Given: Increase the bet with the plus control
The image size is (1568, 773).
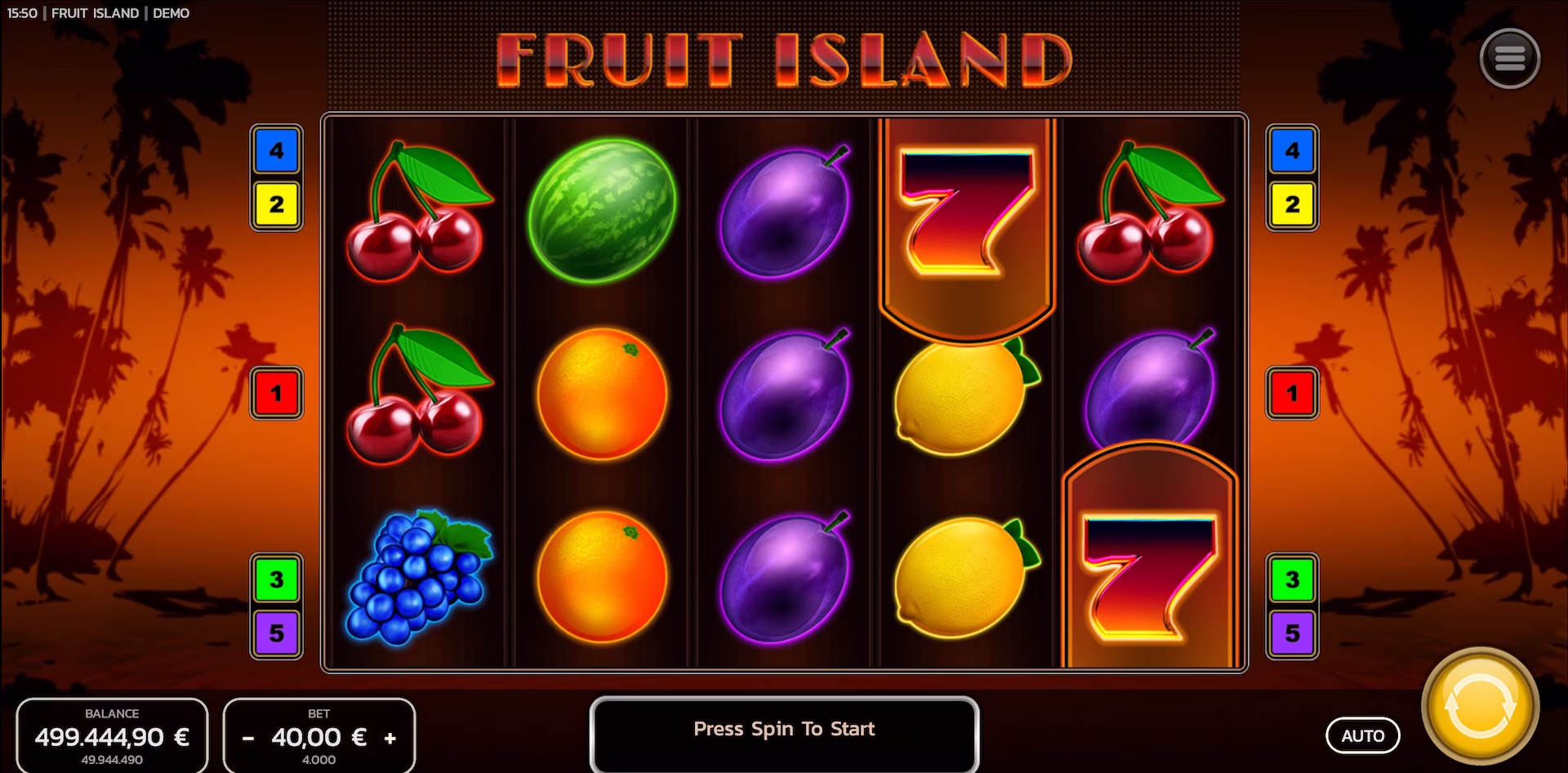Looking at the screenshot, I should 390,736.
